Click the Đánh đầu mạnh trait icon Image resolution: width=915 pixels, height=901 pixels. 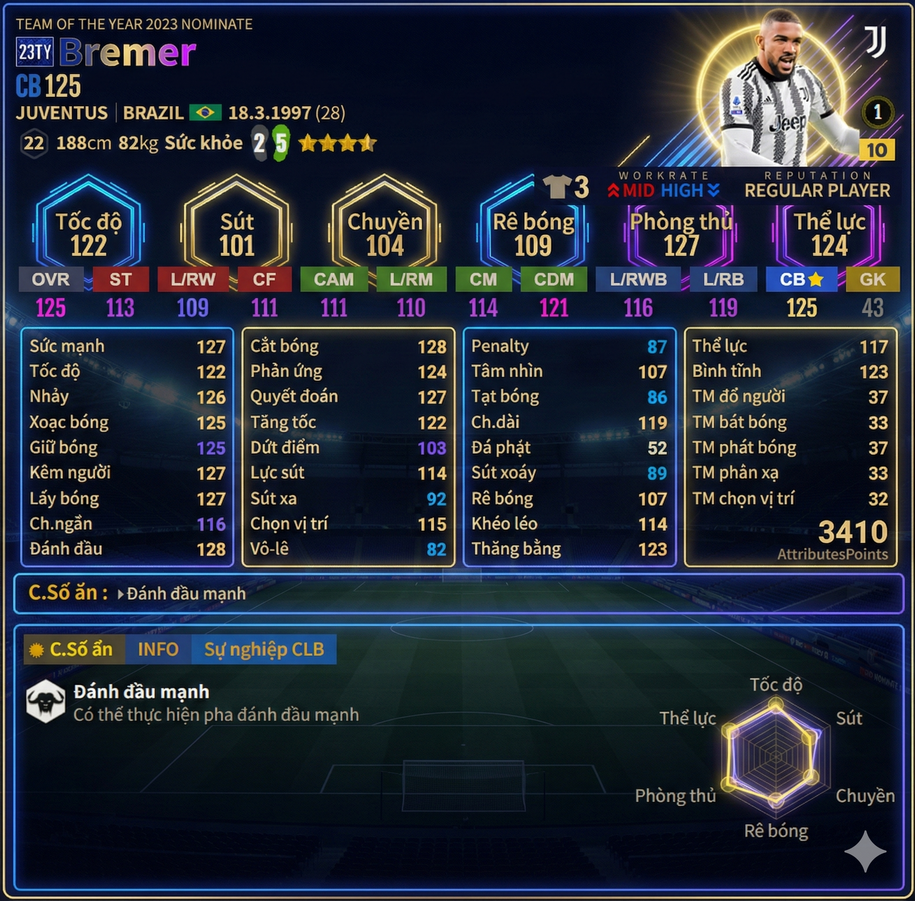click(x=46, y=700)
